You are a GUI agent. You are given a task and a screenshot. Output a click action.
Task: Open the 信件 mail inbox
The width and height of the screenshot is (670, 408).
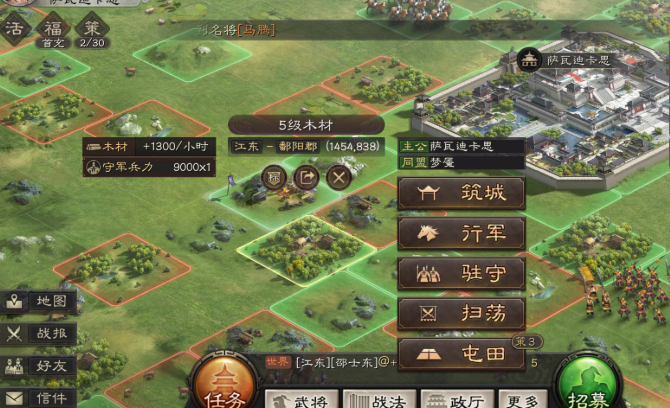[38, 397]
